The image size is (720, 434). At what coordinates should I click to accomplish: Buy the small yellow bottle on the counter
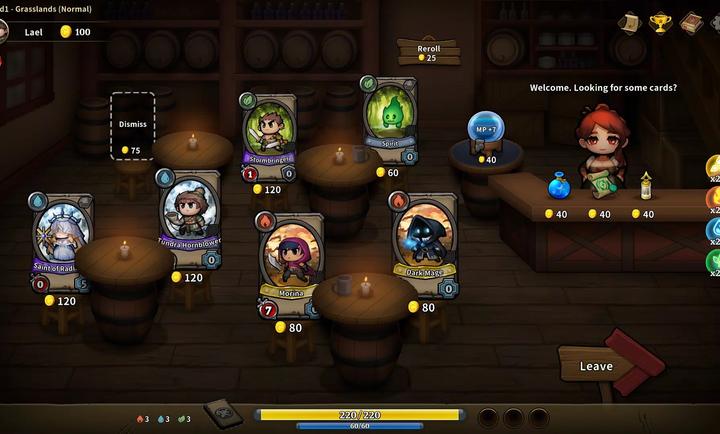coord(646,186)
